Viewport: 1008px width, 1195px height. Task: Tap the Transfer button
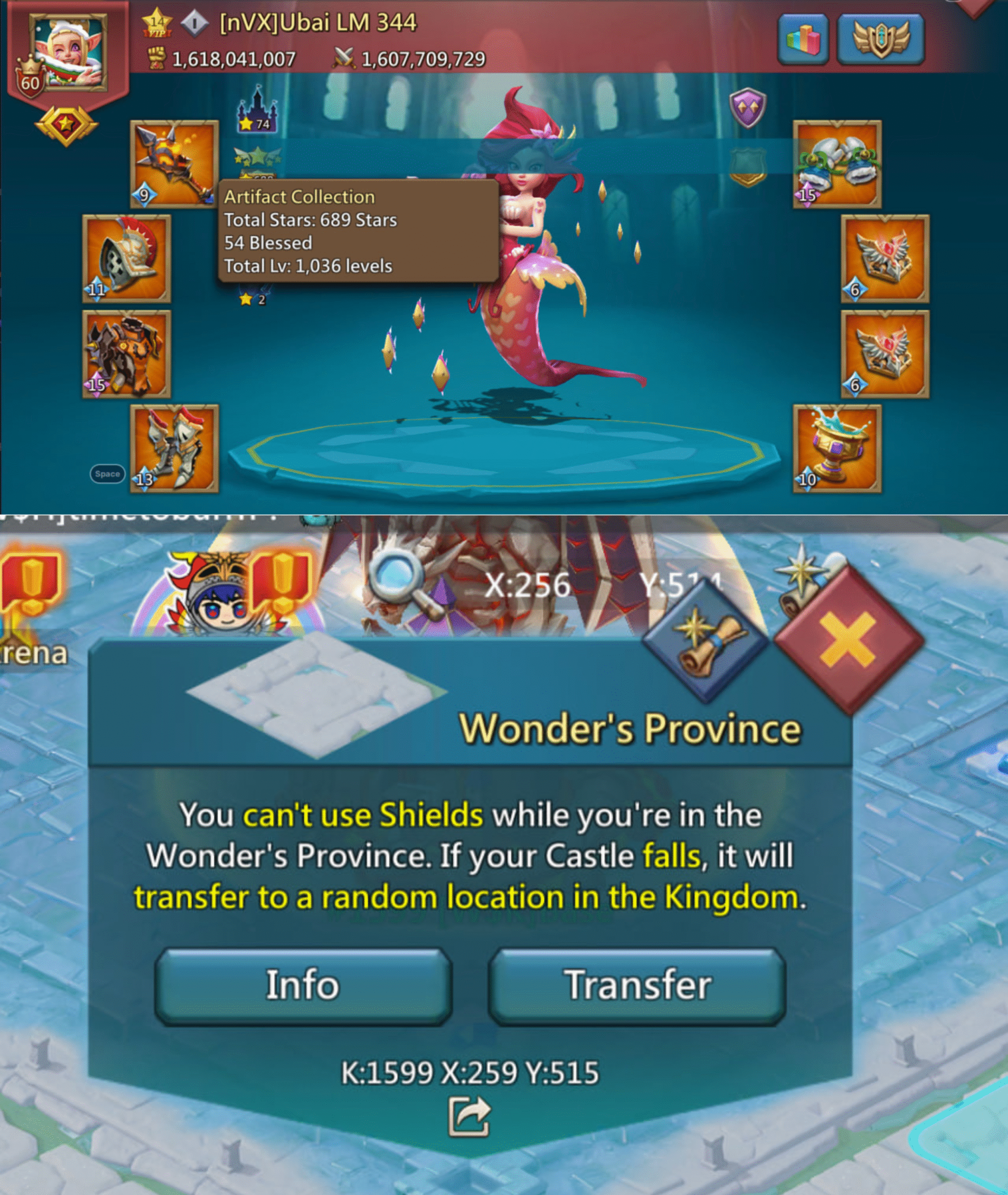(x=637, y=985)
